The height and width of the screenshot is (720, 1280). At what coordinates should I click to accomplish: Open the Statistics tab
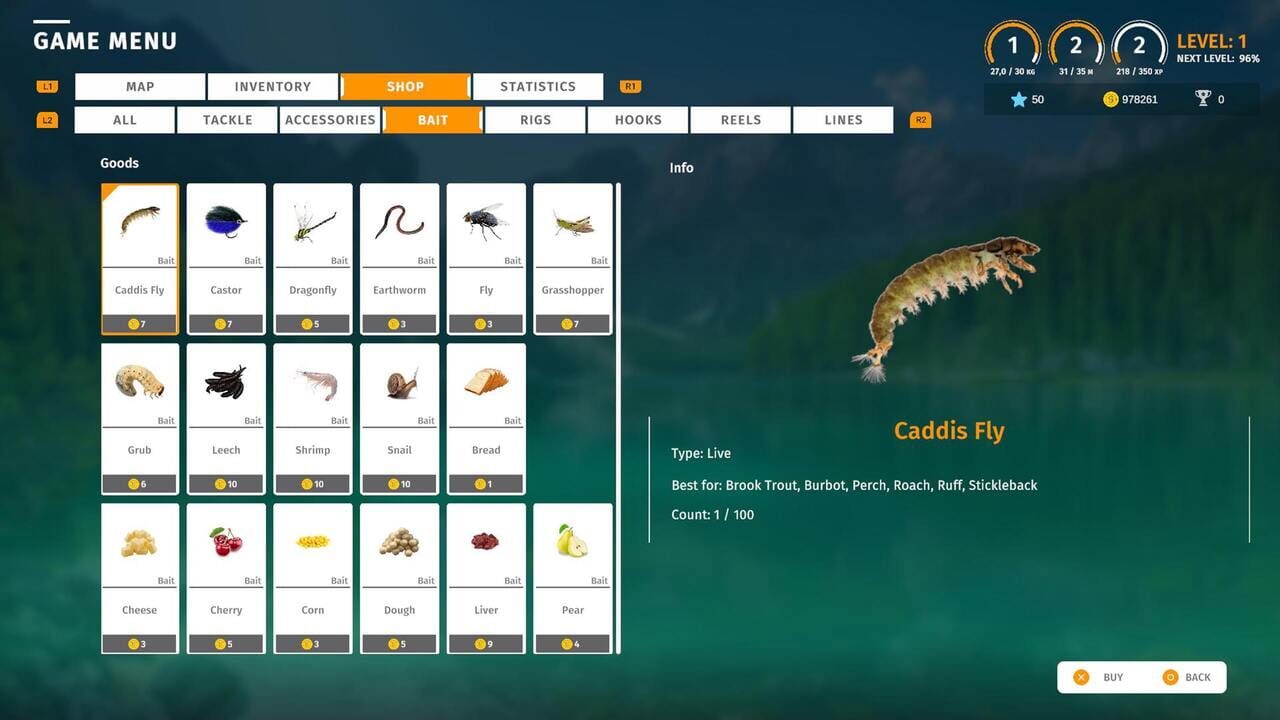pos(538,87)
